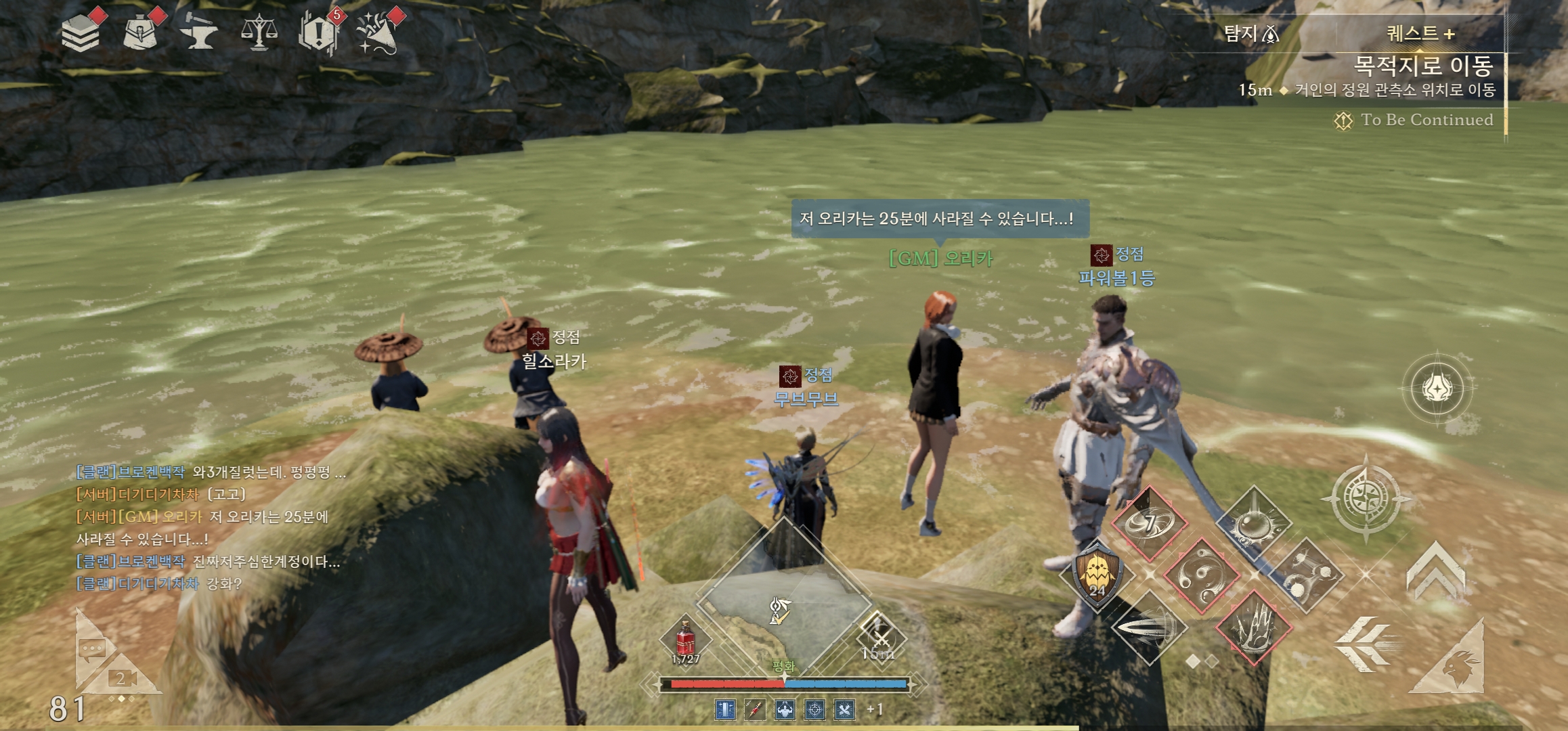
Task: Select the 목적지로 이동 quest tracker entry
Action: (1422, 66)
